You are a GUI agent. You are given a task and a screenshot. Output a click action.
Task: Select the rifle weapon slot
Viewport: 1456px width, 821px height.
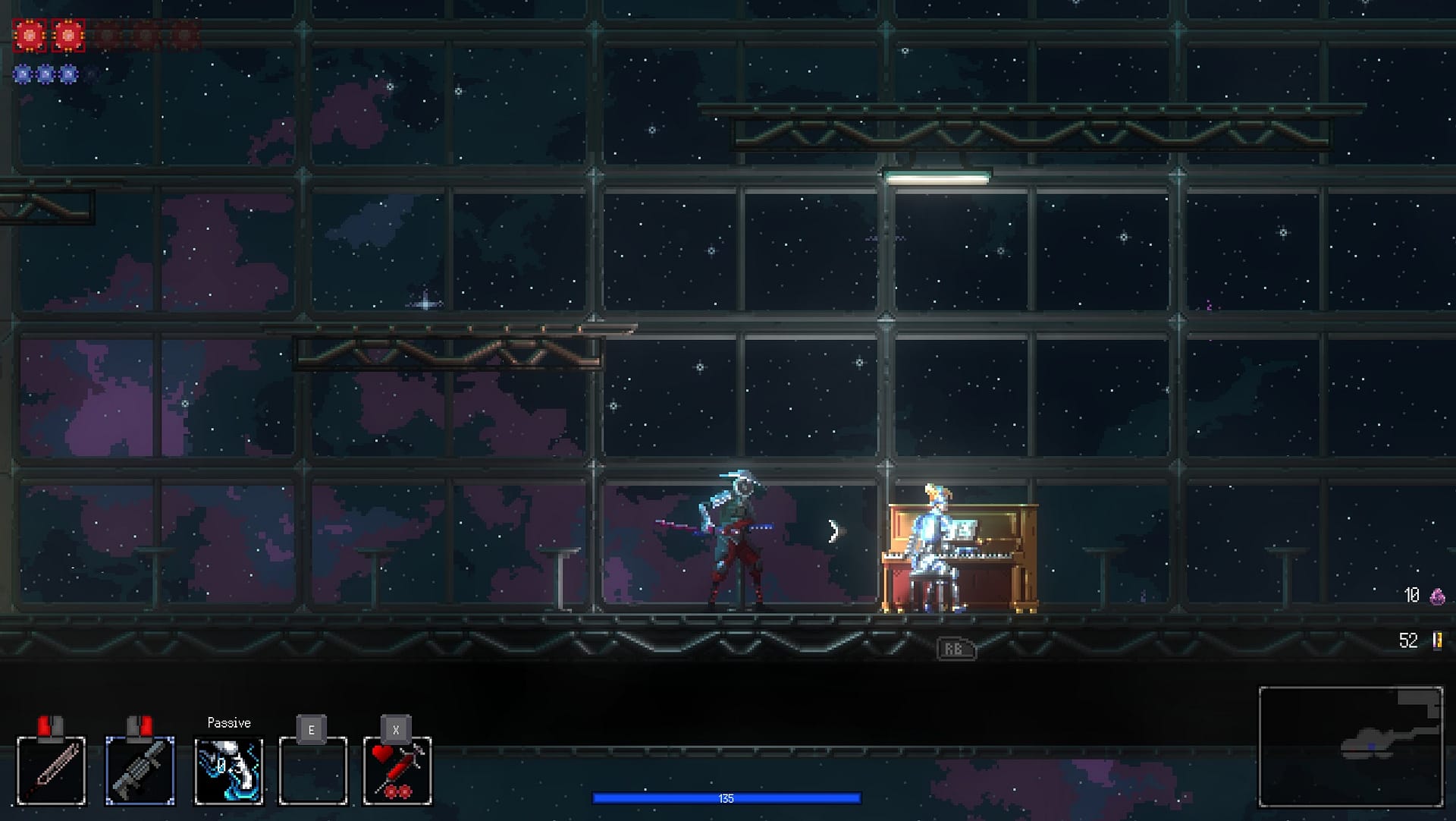140,770
